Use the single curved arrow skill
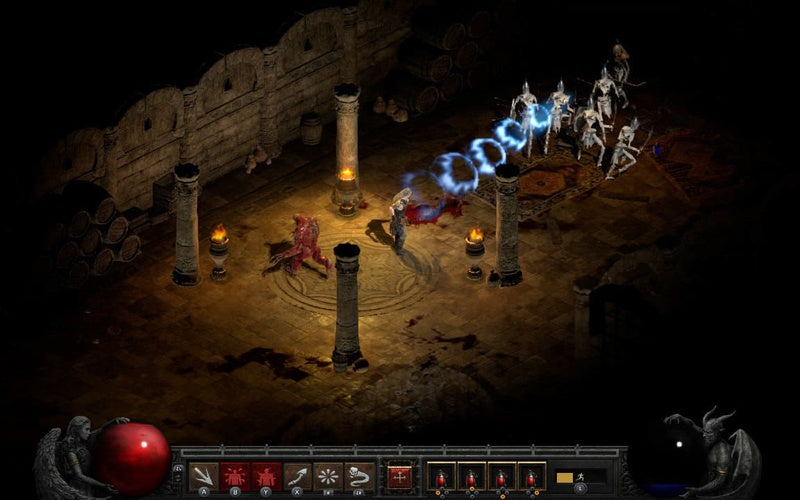The width and height of the screenshot is (800, 500). (297, 475)
